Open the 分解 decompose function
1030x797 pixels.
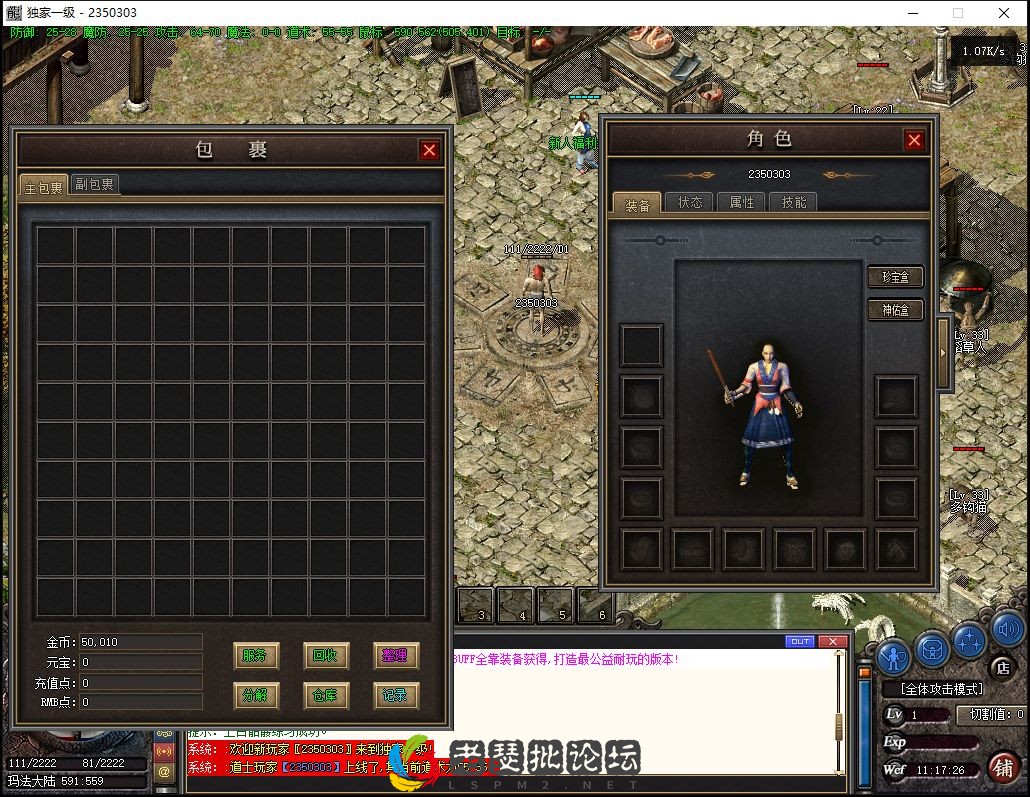pos(255,695)
